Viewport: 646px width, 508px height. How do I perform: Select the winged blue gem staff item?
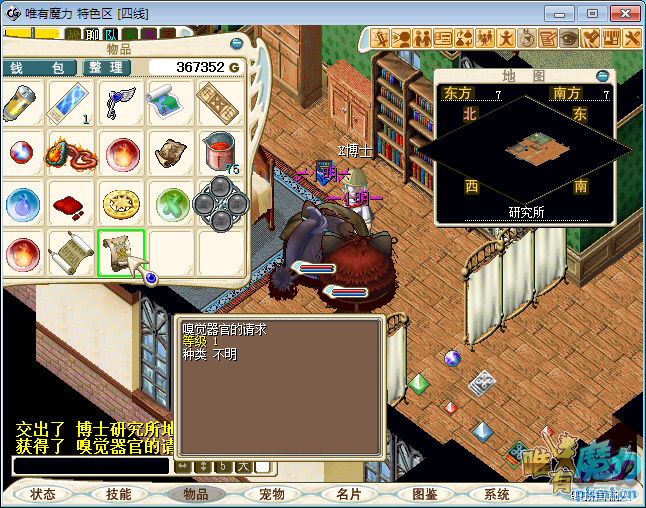click(x=122, y=103)
